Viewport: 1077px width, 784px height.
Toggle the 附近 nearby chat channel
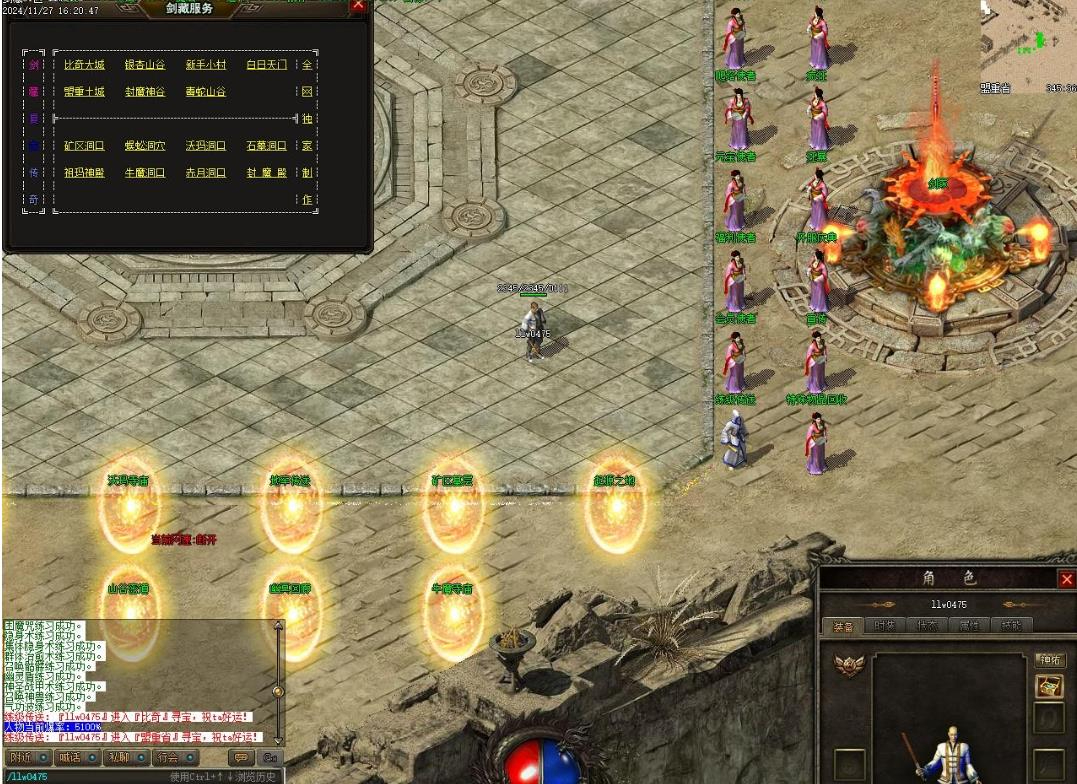27,757
